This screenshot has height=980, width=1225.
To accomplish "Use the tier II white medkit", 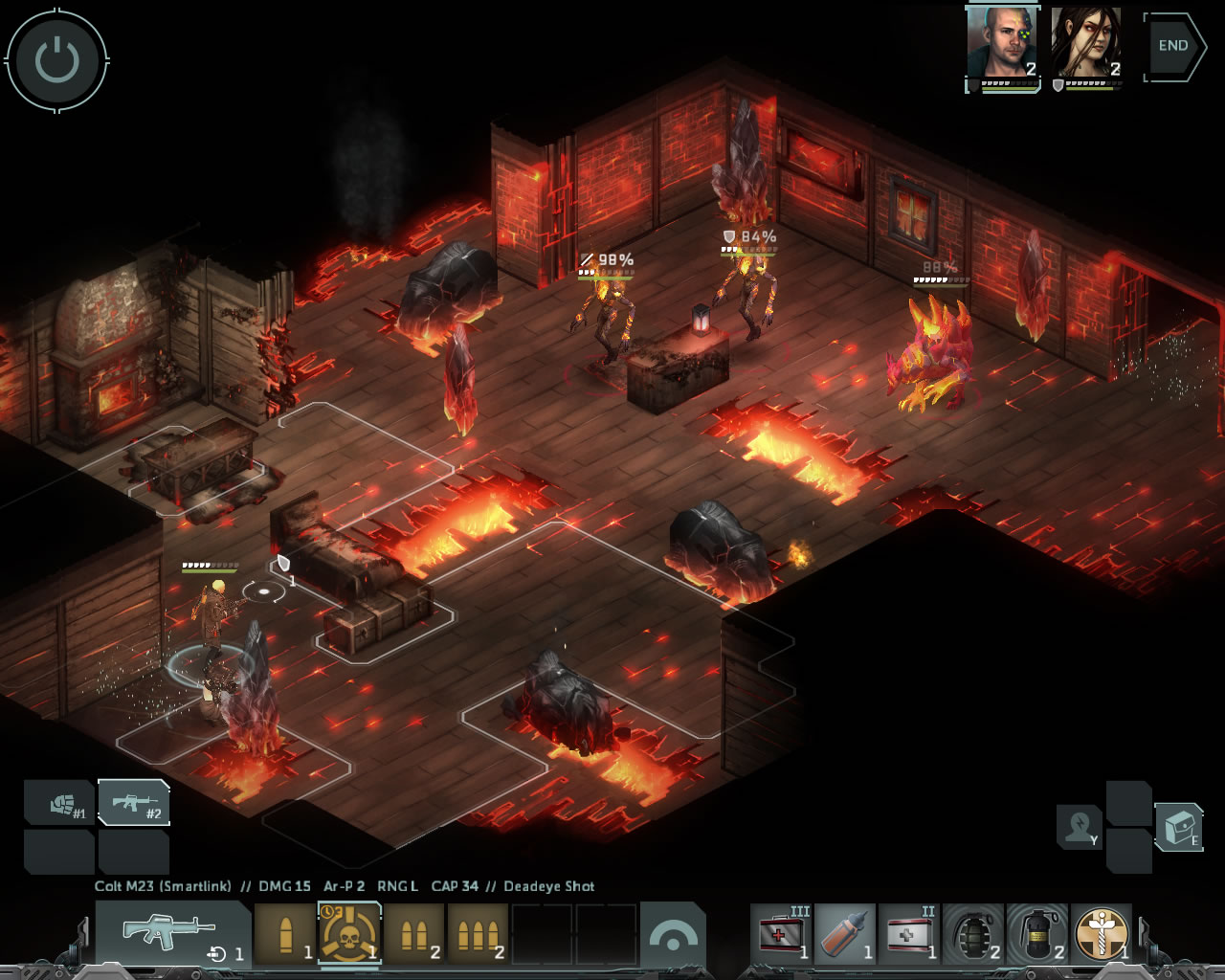I will click(x=908, y=933).
